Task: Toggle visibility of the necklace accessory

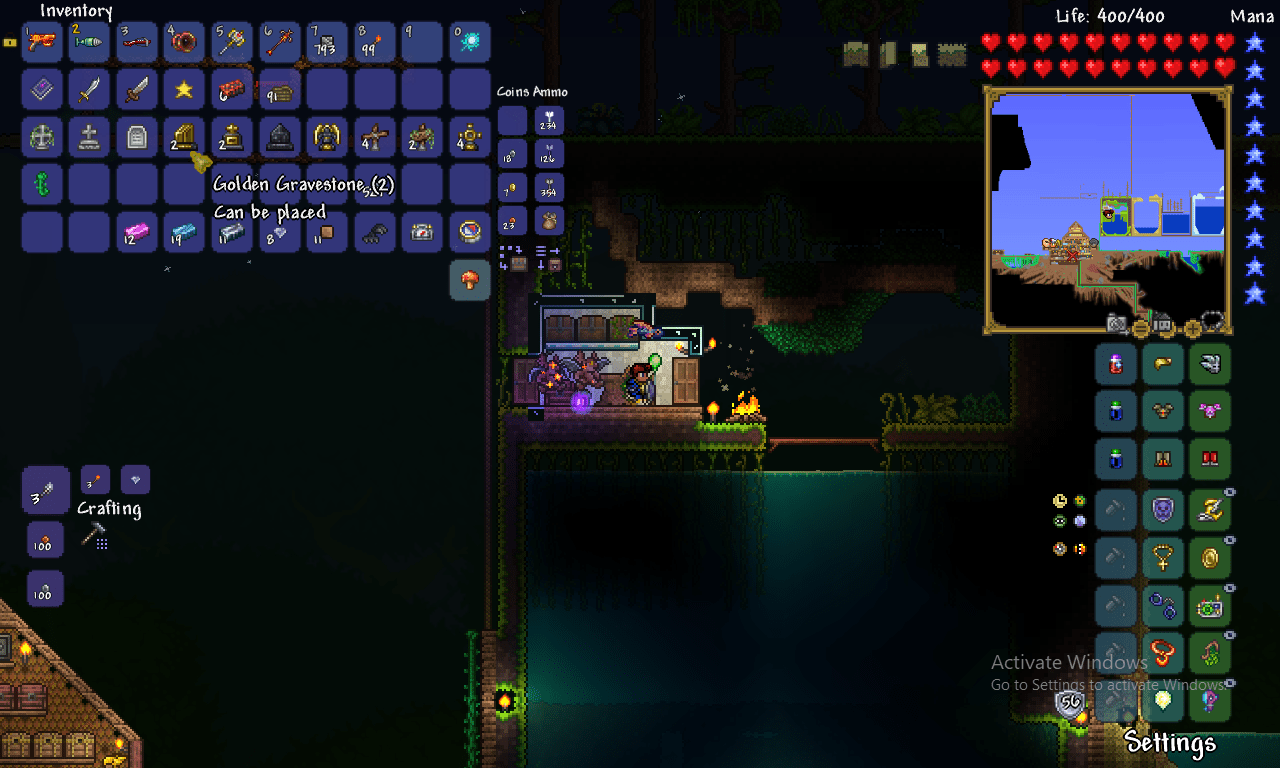Action: (x=1229, y=539)
